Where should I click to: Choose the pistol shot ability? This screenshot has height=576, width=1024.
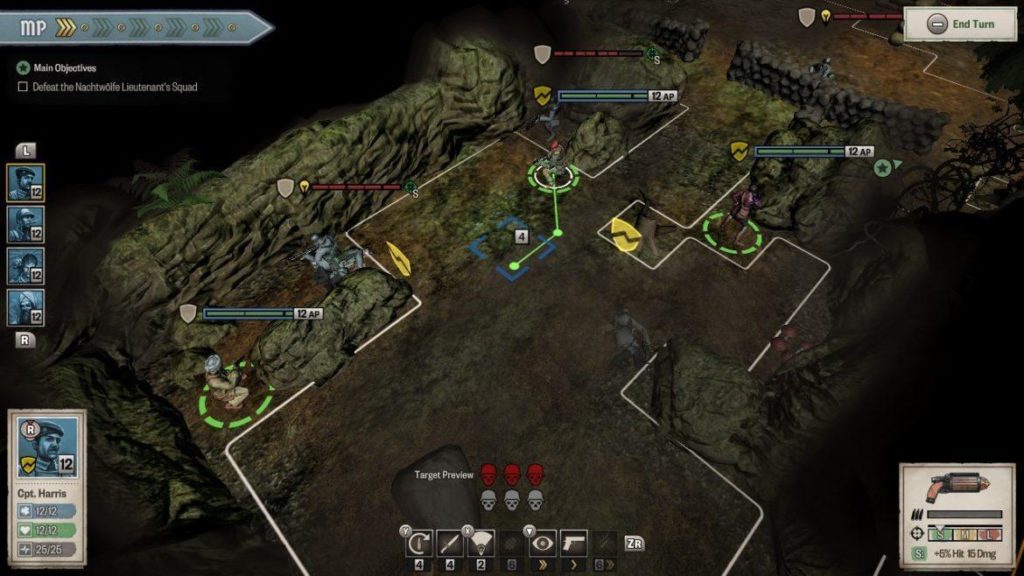[574, 543]
